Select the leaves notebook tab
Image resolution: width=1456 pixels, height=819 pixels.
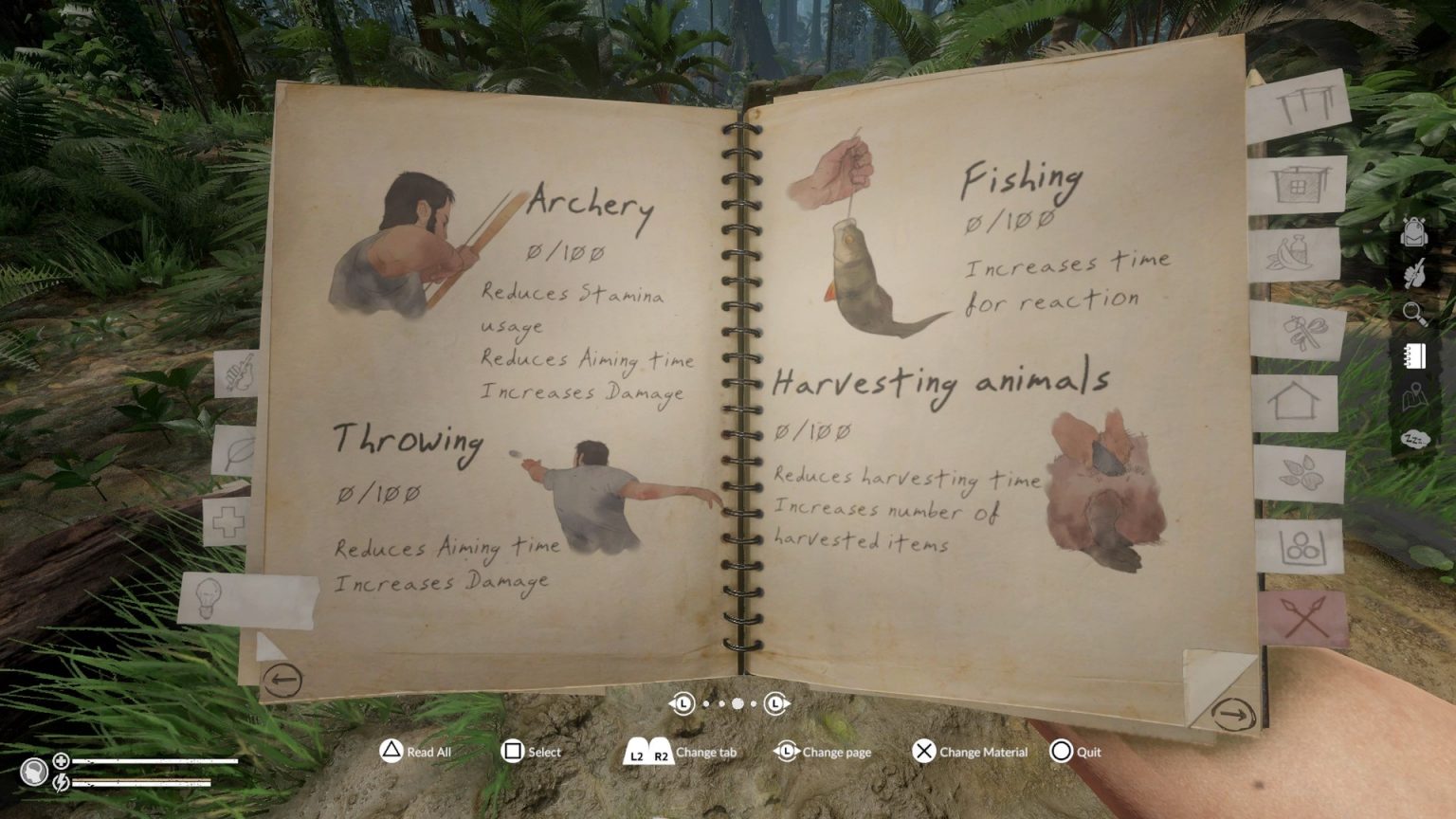click(1300, 472)
